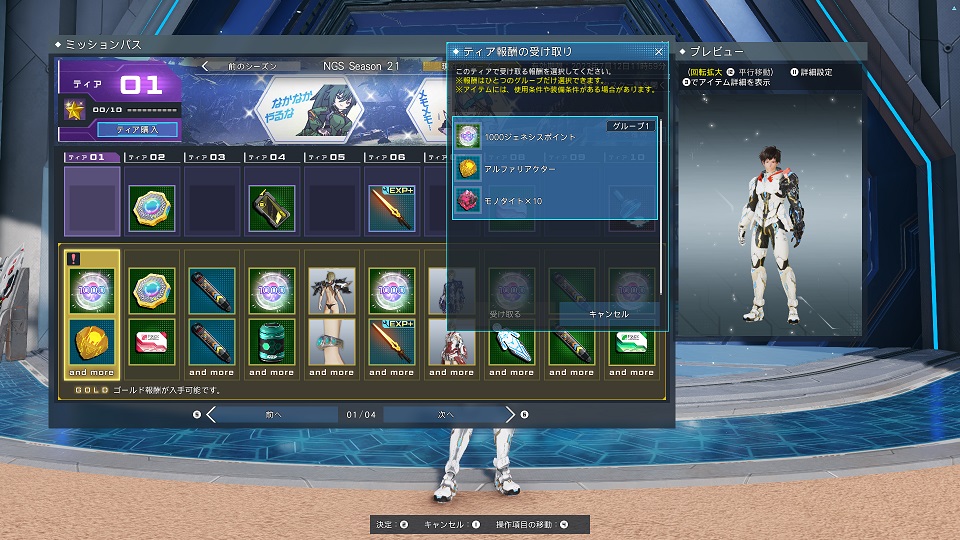
Task: Cancel the reward selection with キャンセル
Action: 609,313
